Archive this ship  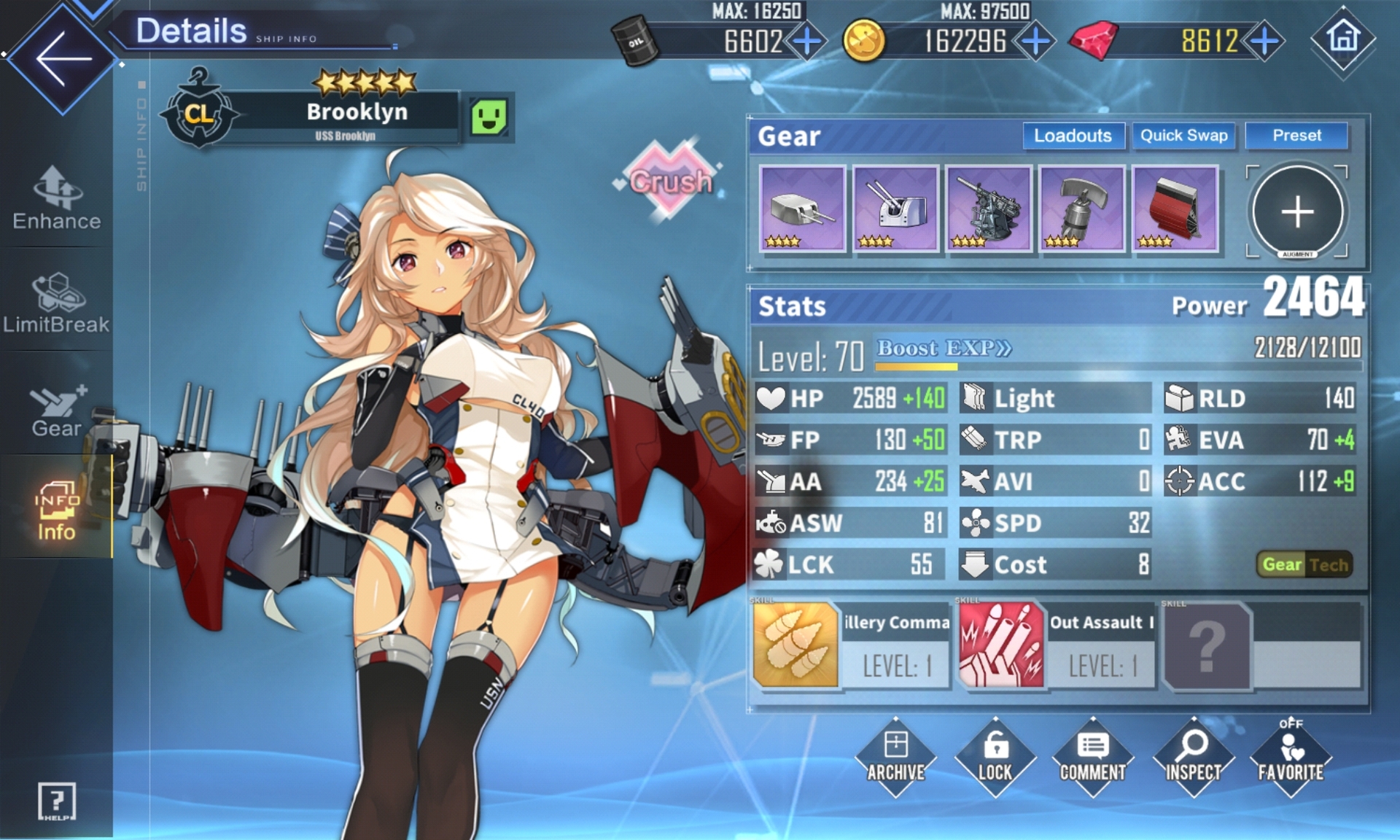coord(895,758)
